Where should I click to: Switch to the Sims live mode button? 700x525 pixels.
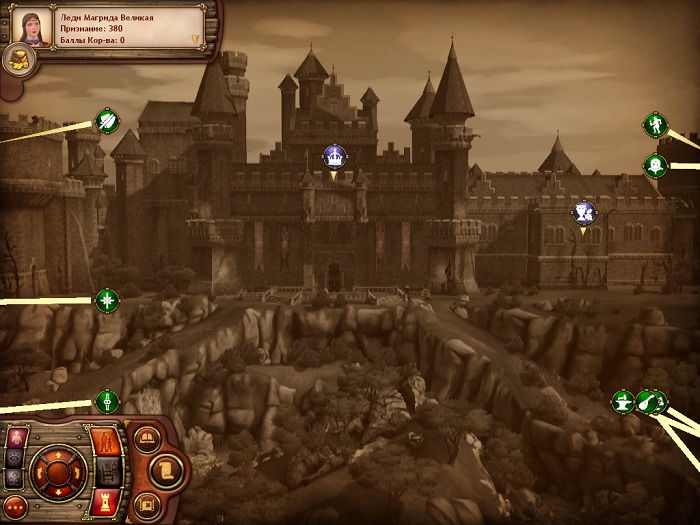[x=107, y=441]
